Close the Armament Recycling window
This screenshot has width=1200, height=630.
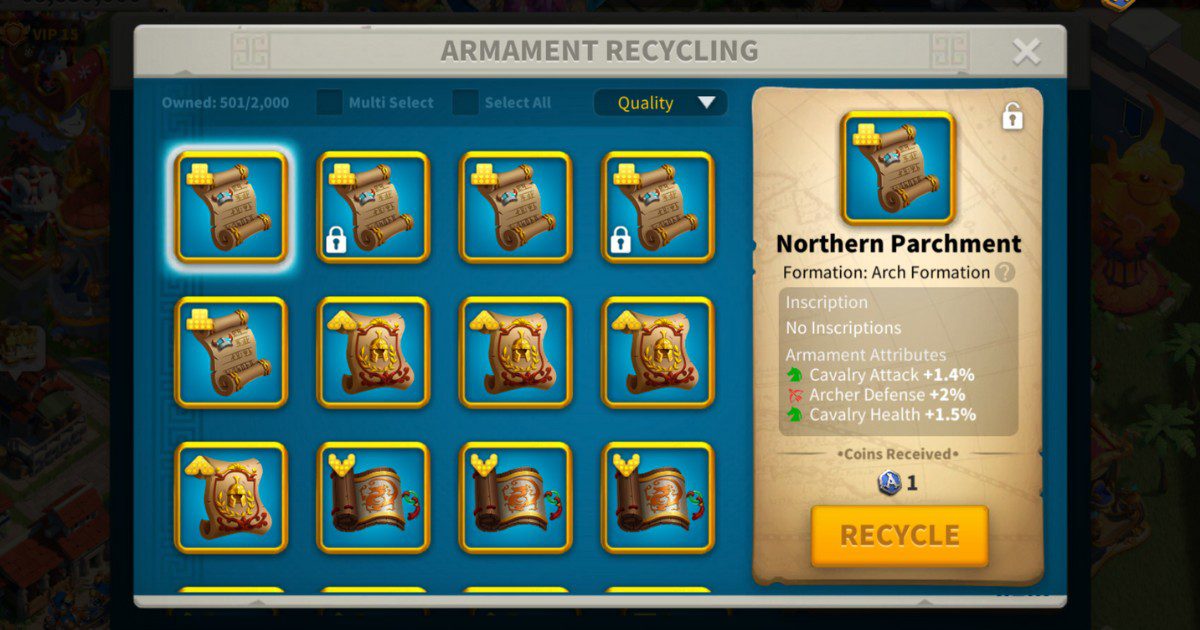(1026, 52)
